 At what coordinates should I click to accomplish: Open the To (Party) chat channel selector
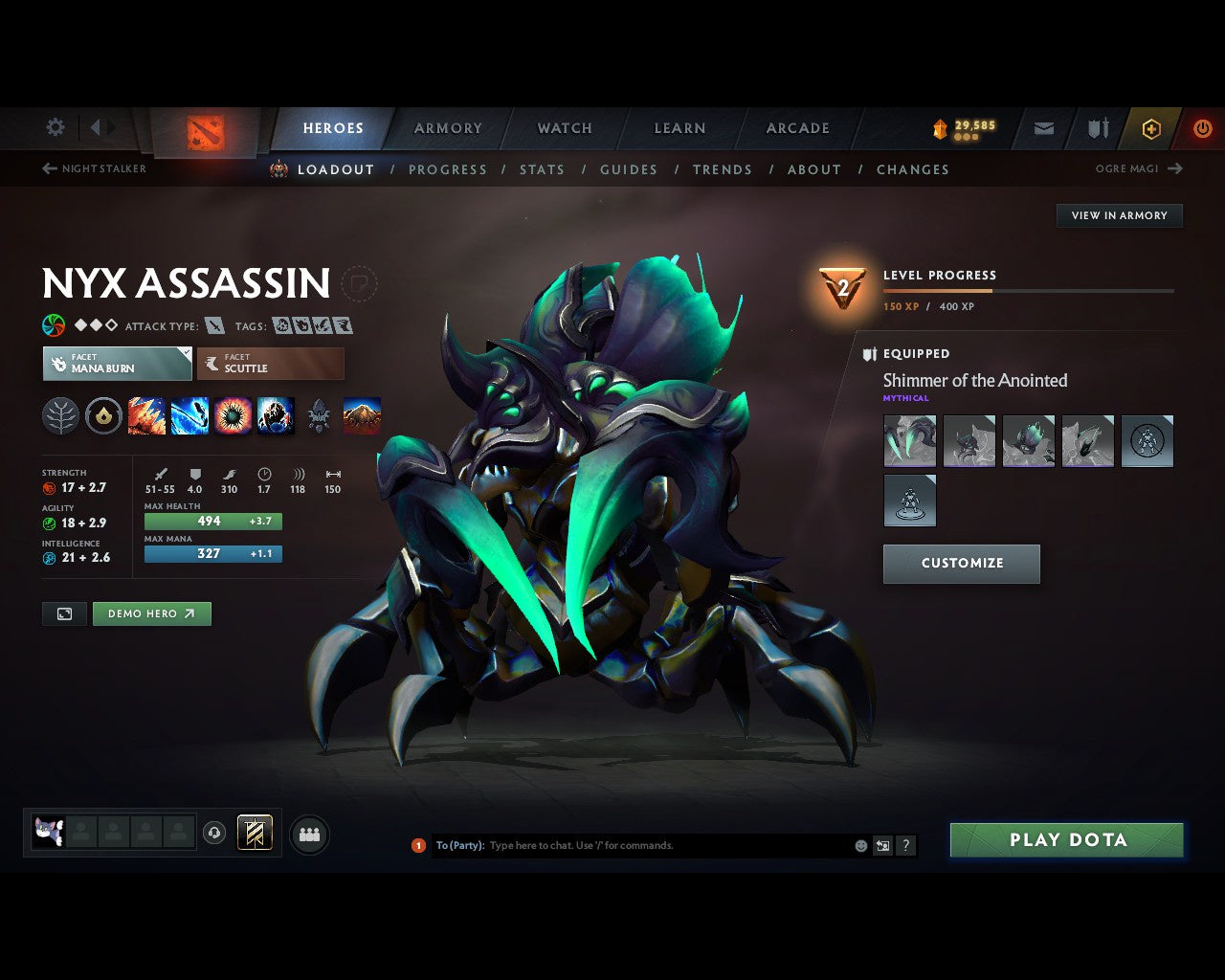[459, 845]
